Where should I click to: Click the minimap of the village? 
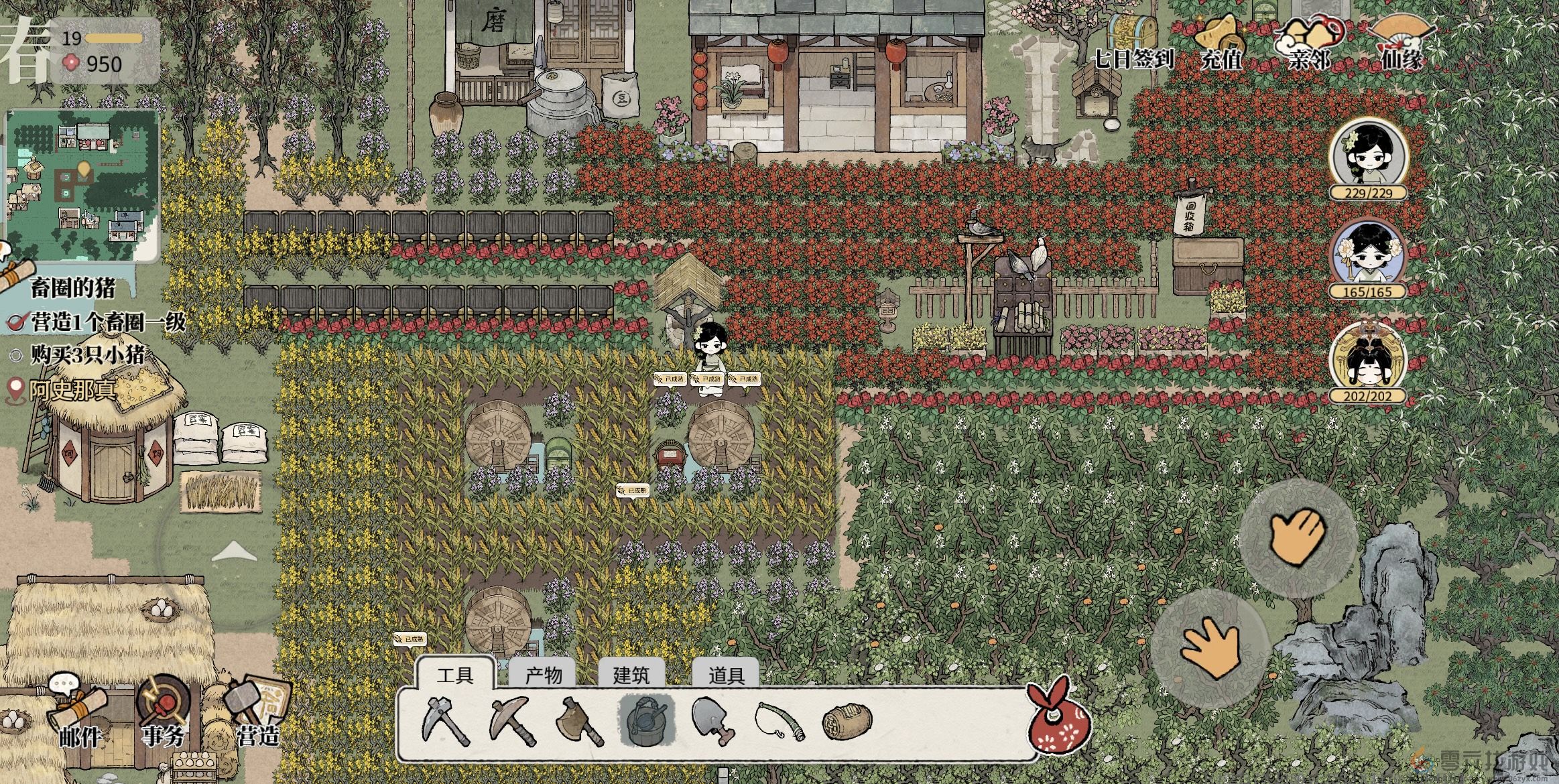click(82, 184)
